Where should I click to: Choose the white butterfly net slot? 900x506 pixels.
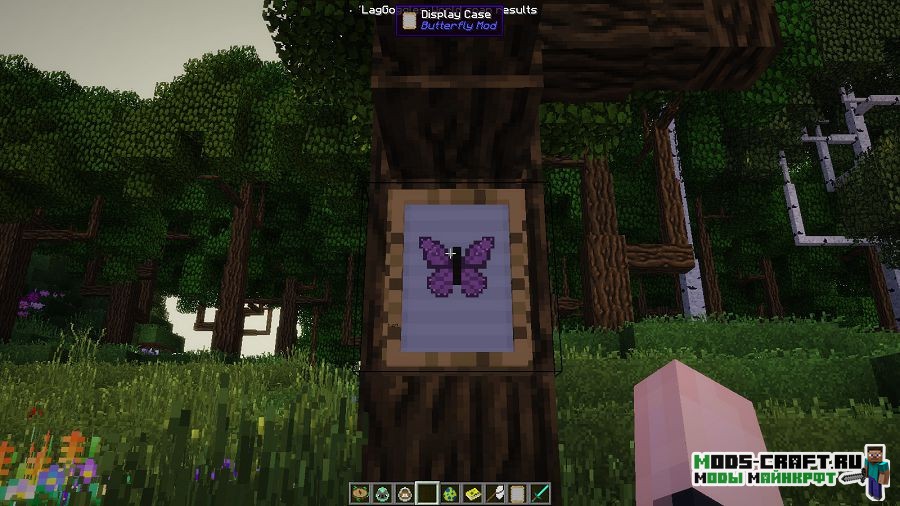tap(495, 493)
